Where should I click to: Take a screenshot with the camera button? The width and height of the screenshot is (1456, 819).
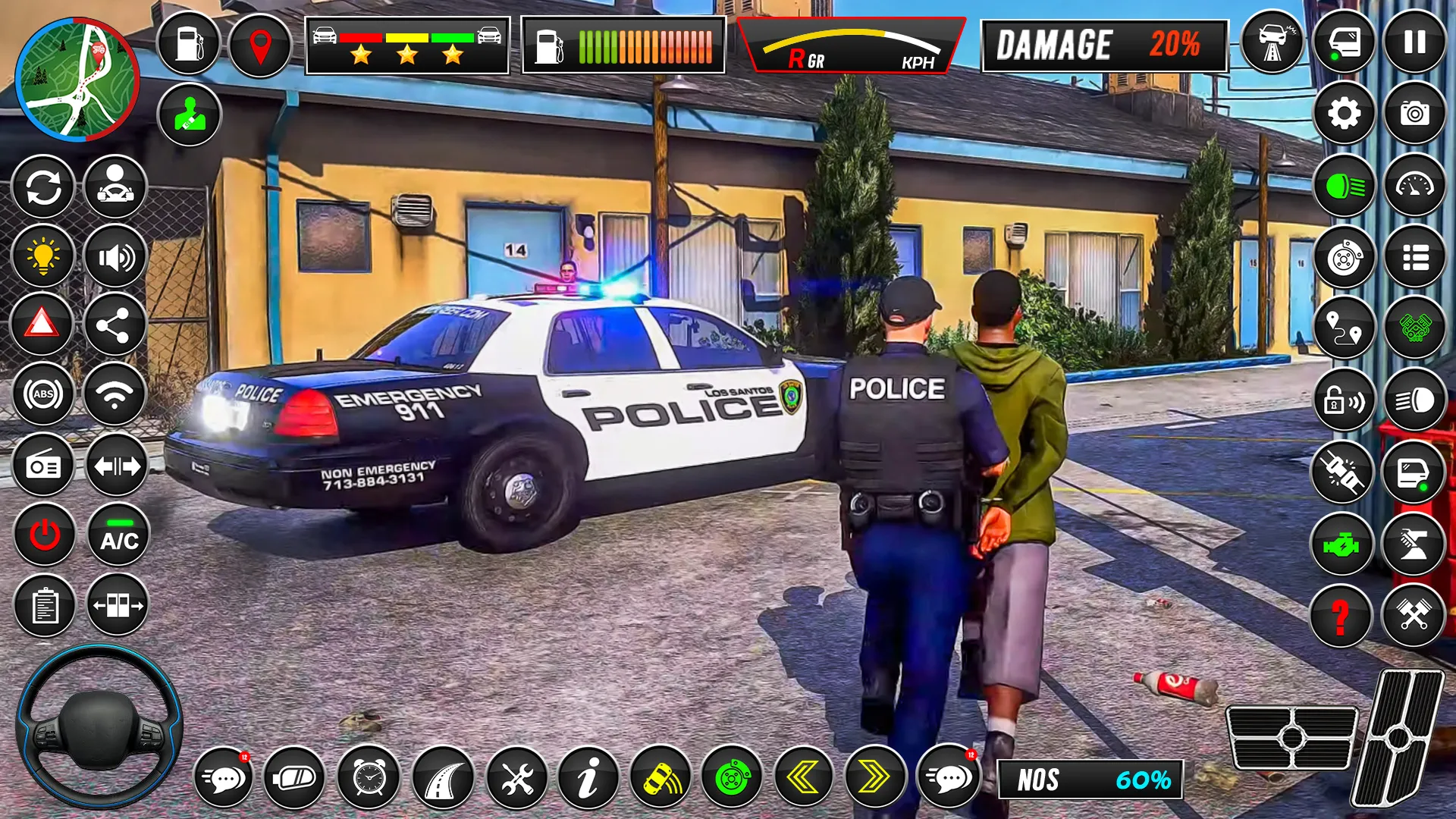click(x=1414, y=114)
